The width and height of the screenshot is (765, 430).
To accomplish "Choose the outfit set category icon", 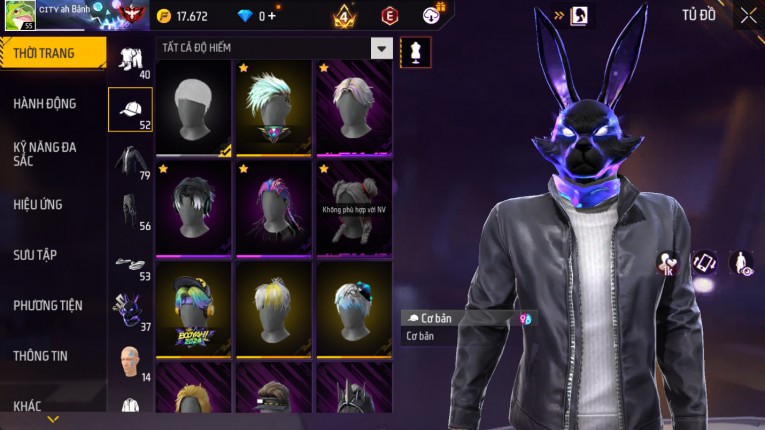I will click(x=130, y=58).
